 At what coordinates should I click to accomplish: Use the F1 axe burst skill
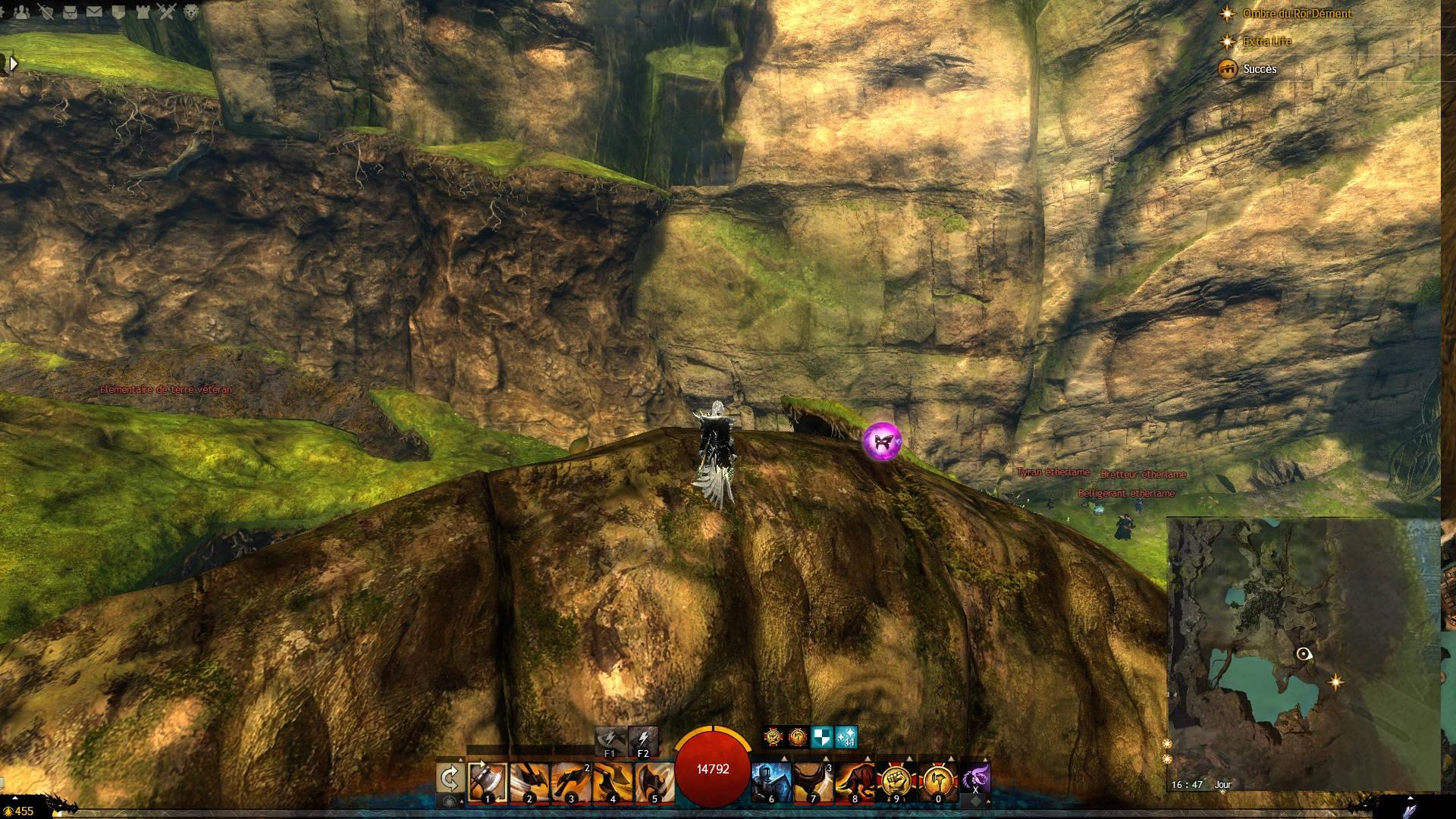[x=610, y=741]
